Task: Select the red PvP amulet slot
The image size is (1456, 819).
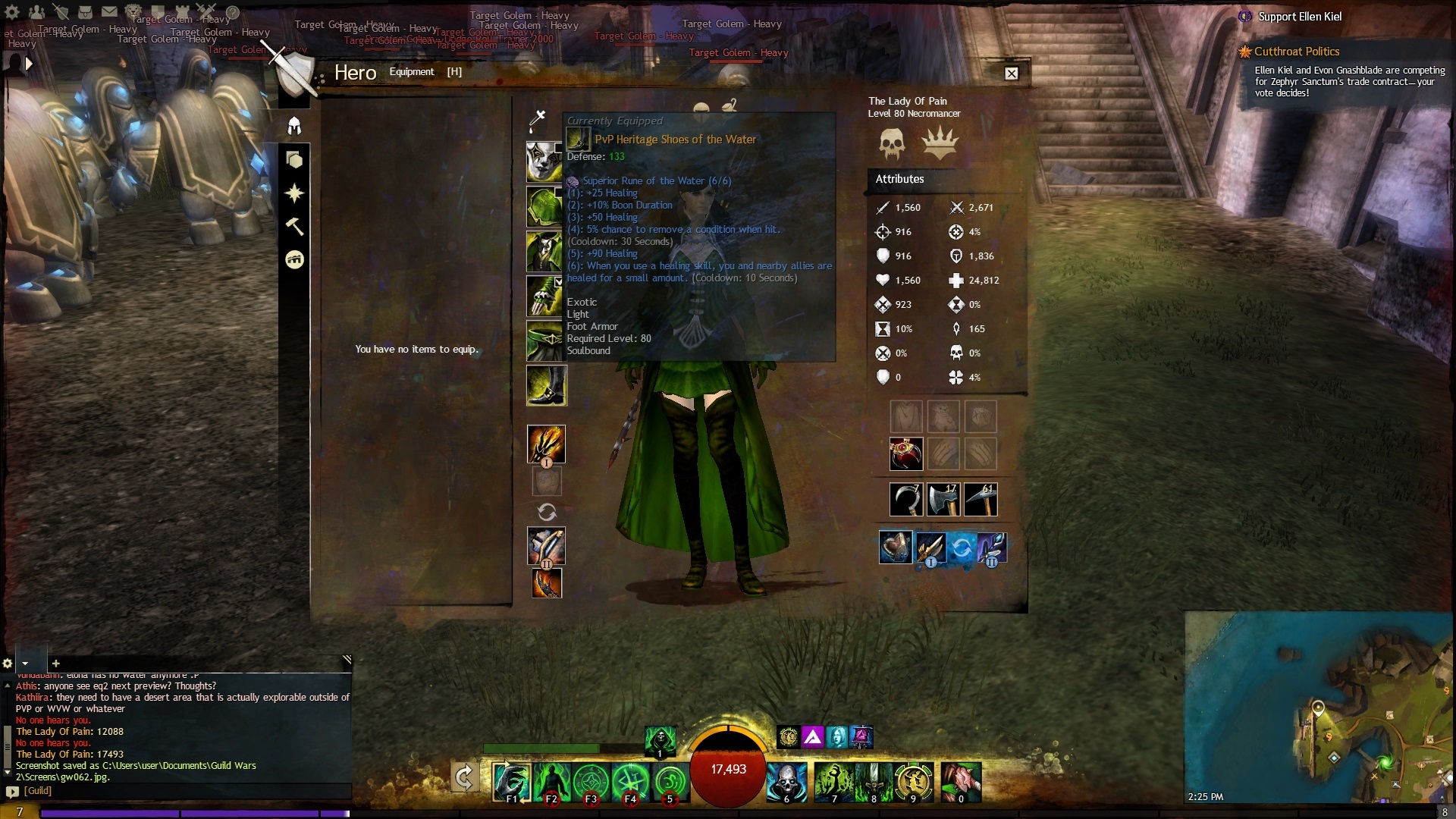Action: click(x=905, y=453)
